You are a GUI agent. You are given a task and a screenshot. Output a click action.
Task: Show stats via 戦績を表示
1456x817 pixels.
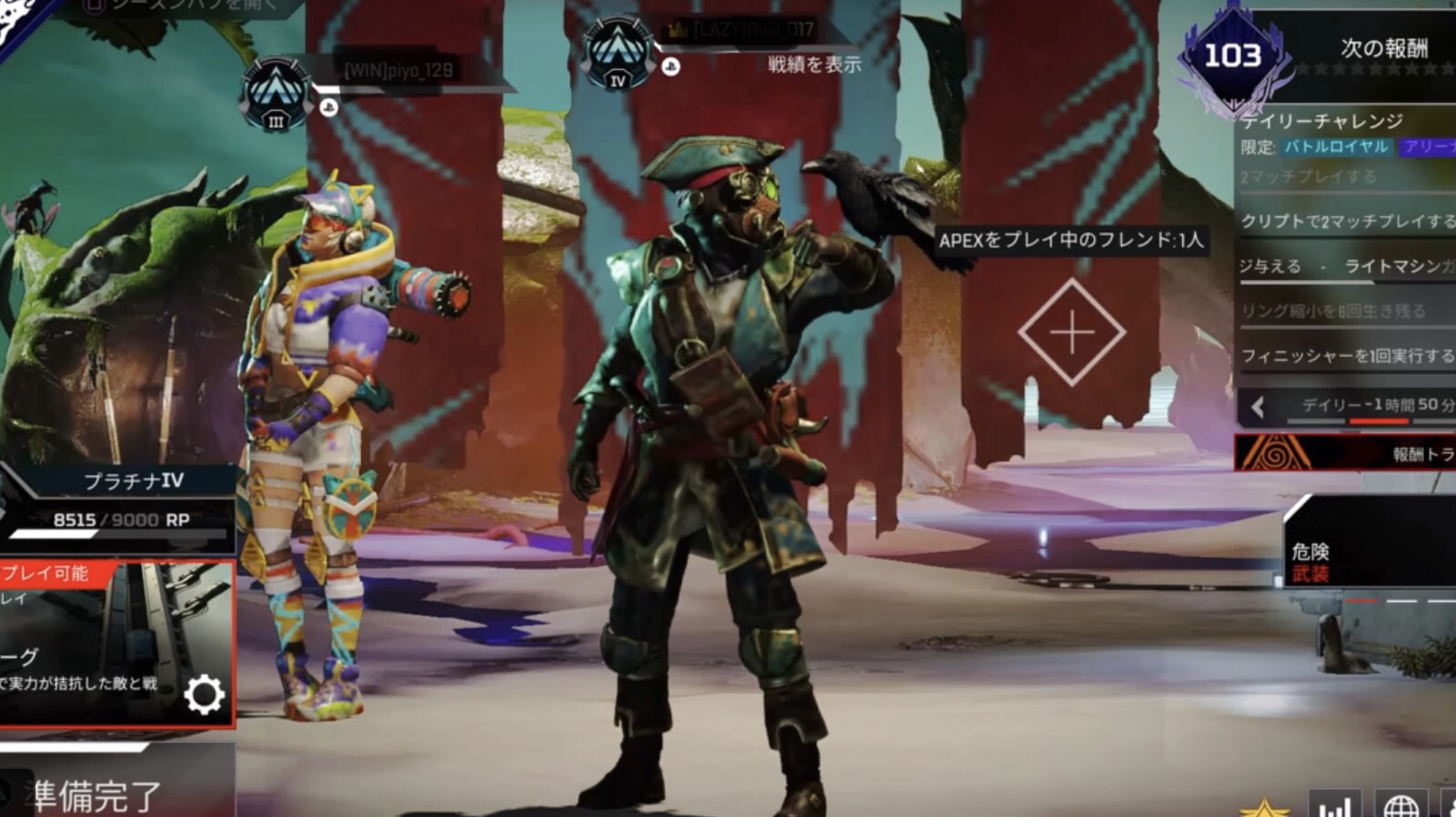pyautogui.click(x=814, y=65)
